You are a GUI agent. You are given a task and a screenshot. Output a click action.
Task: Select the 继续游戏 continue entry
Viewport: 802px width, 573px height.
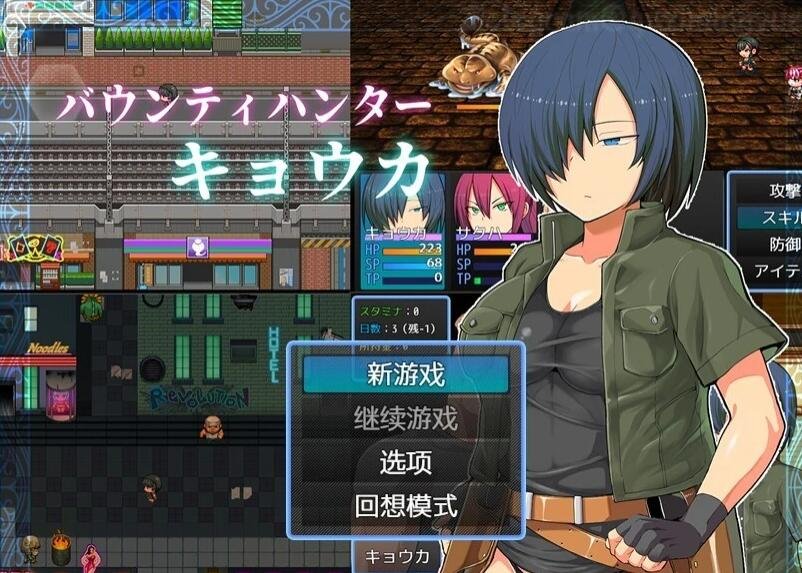coord(405,419)
